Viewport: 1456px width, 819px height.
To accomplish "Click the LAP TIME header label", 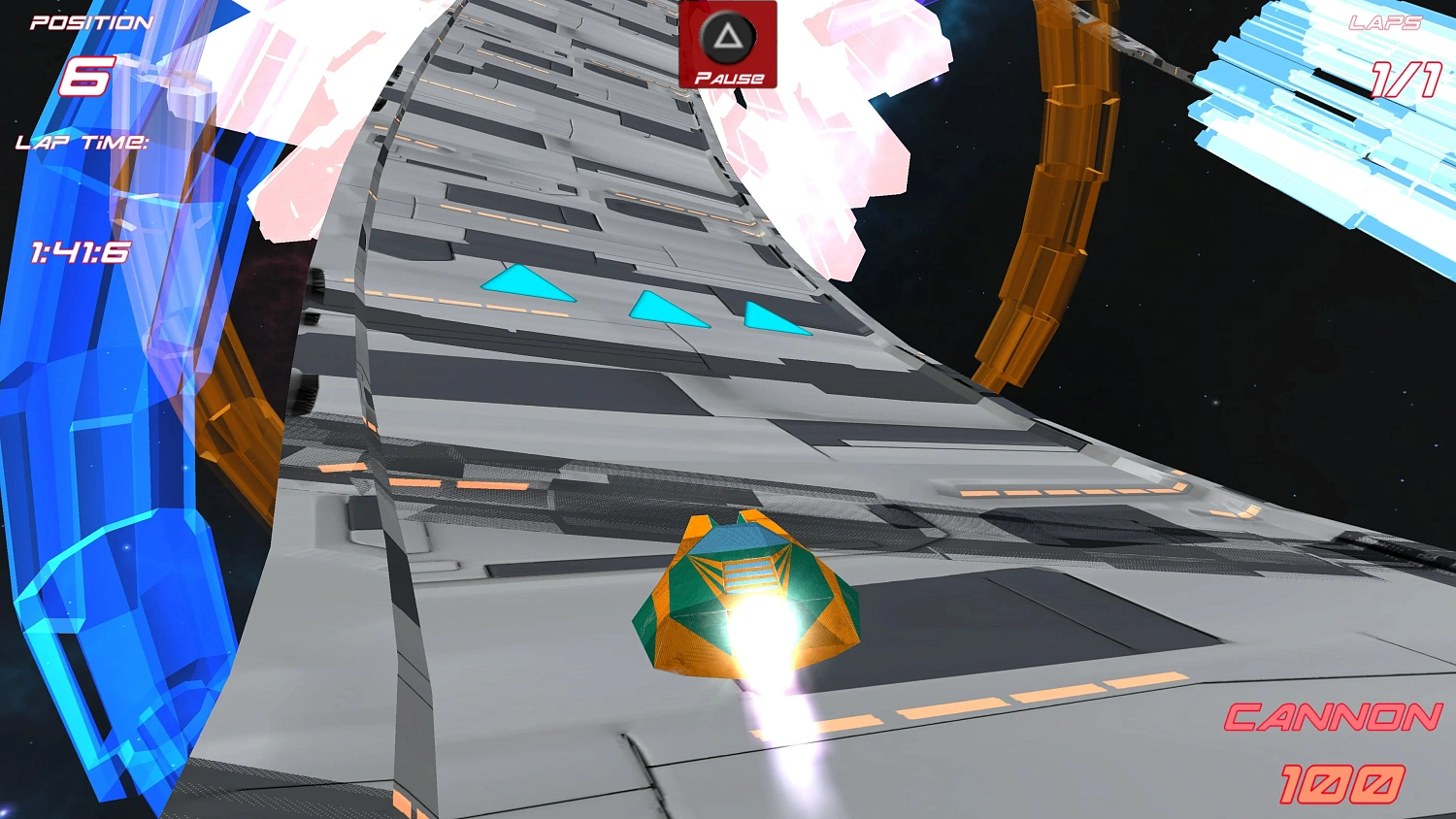I will [81, 144].
